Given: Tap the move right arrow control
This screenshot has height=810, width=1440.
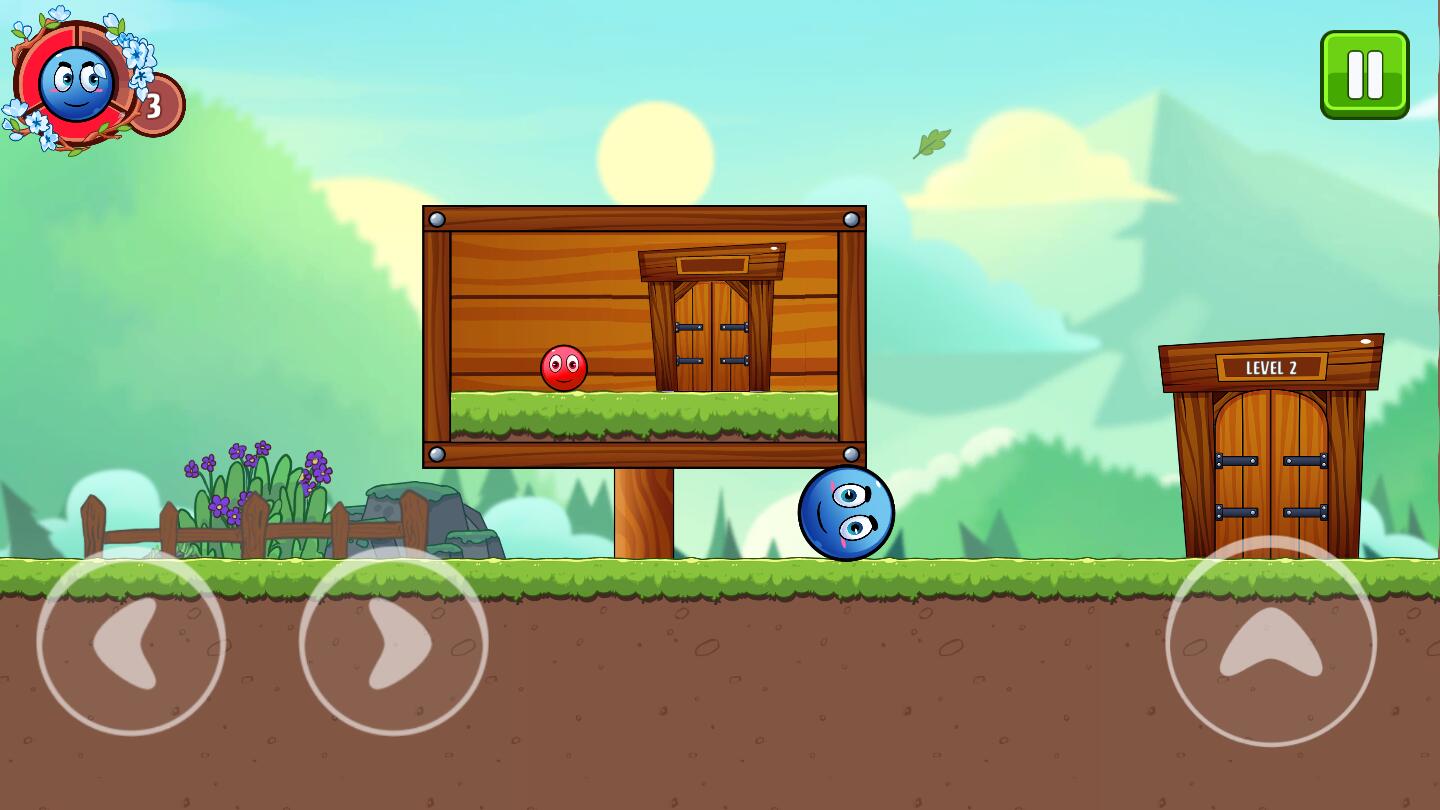Looking at the screenshot, I should [x=393, y=642].
